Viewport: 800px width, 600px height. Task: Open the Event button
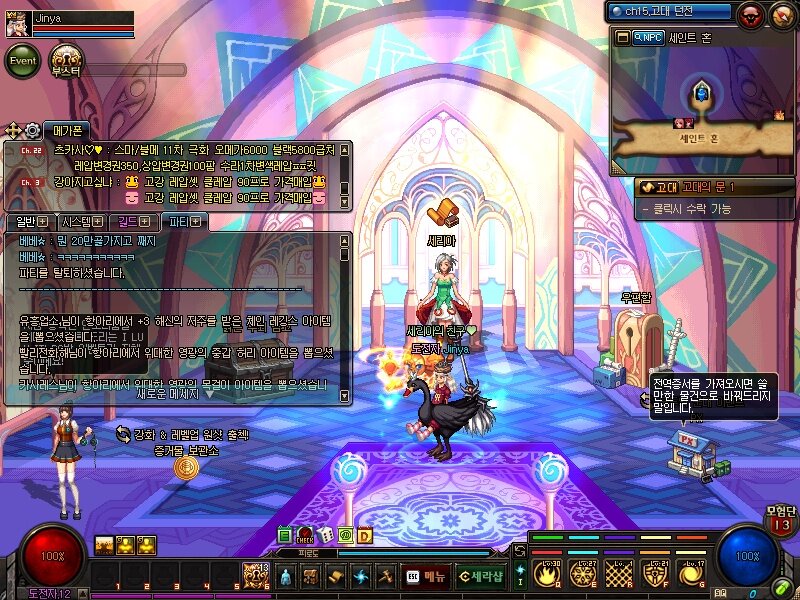coord(24,62)
